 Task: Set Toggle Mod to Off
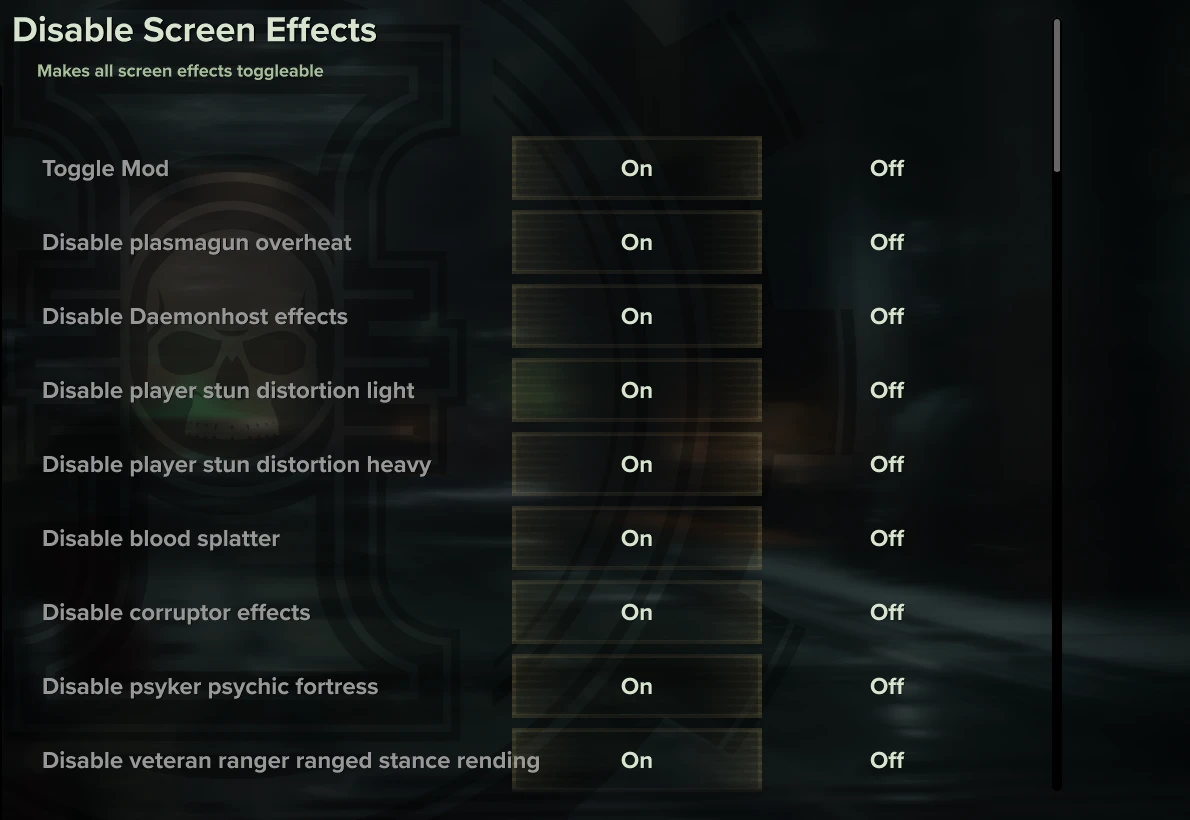point(887,168)
